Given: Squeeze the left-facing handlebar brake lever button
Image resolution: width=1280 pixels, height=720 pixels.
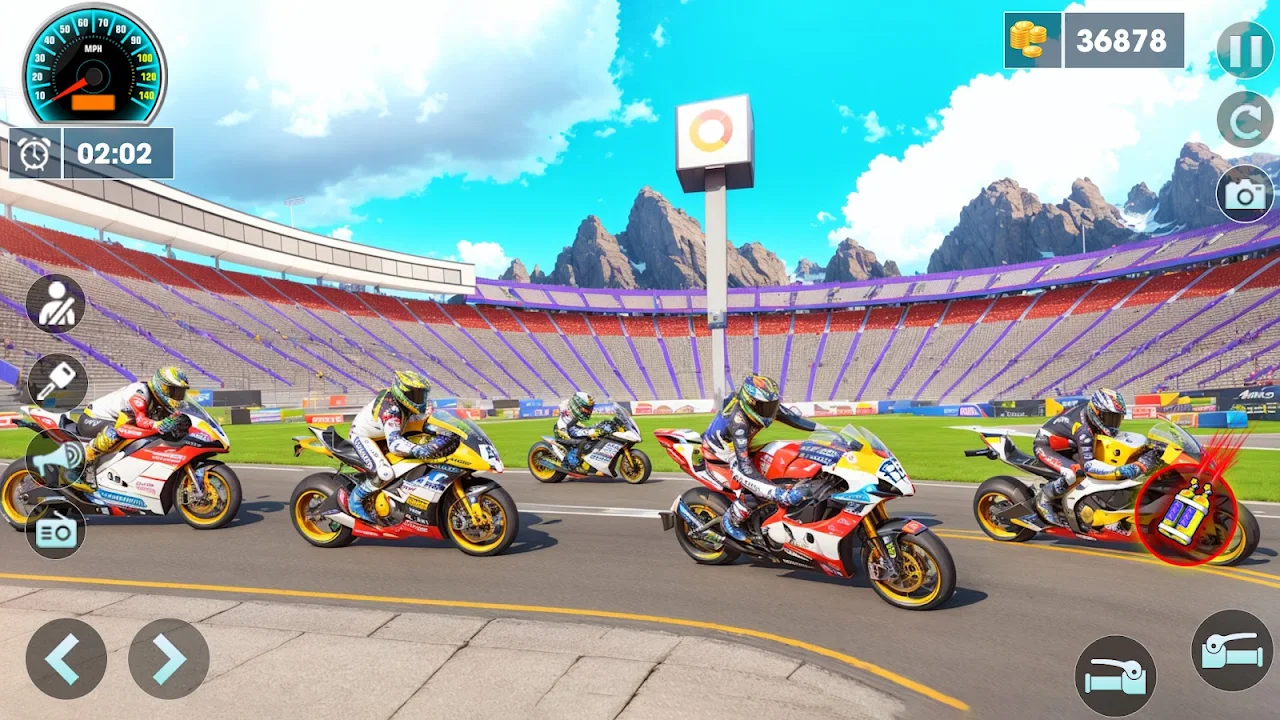Looking at the screenshot, I should [1115, 676].
